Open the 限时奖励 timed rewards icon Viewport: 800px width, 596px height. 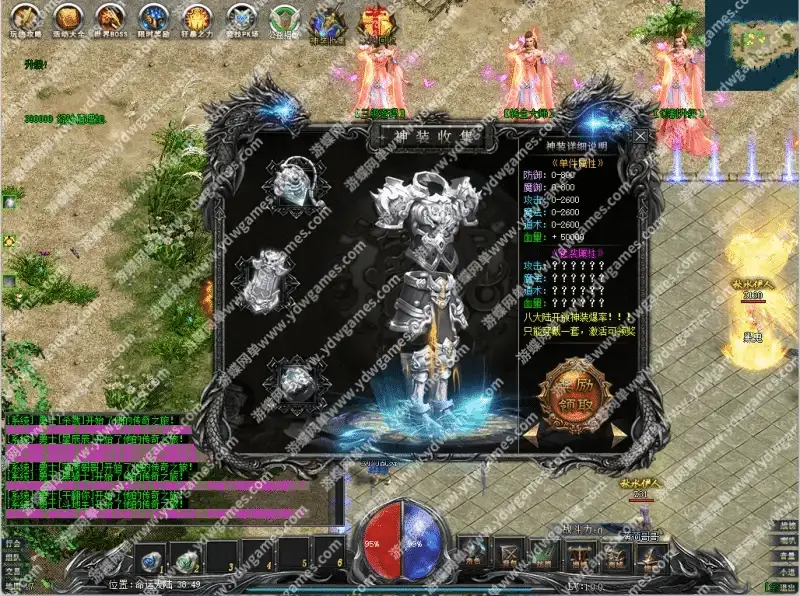click(154, 17)
